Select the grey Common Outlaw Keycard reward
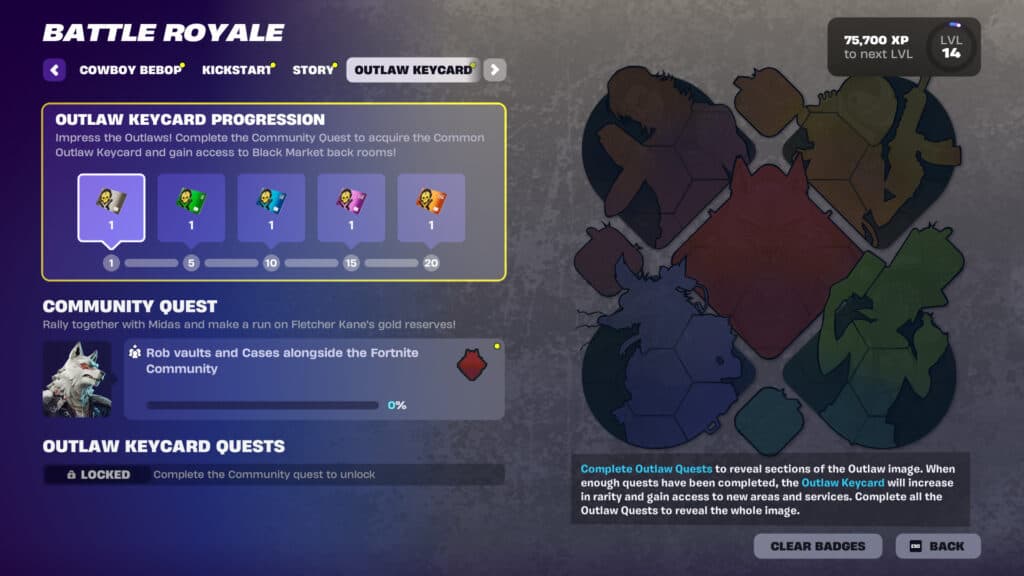Screen dimensions: 1024x576 111,208
